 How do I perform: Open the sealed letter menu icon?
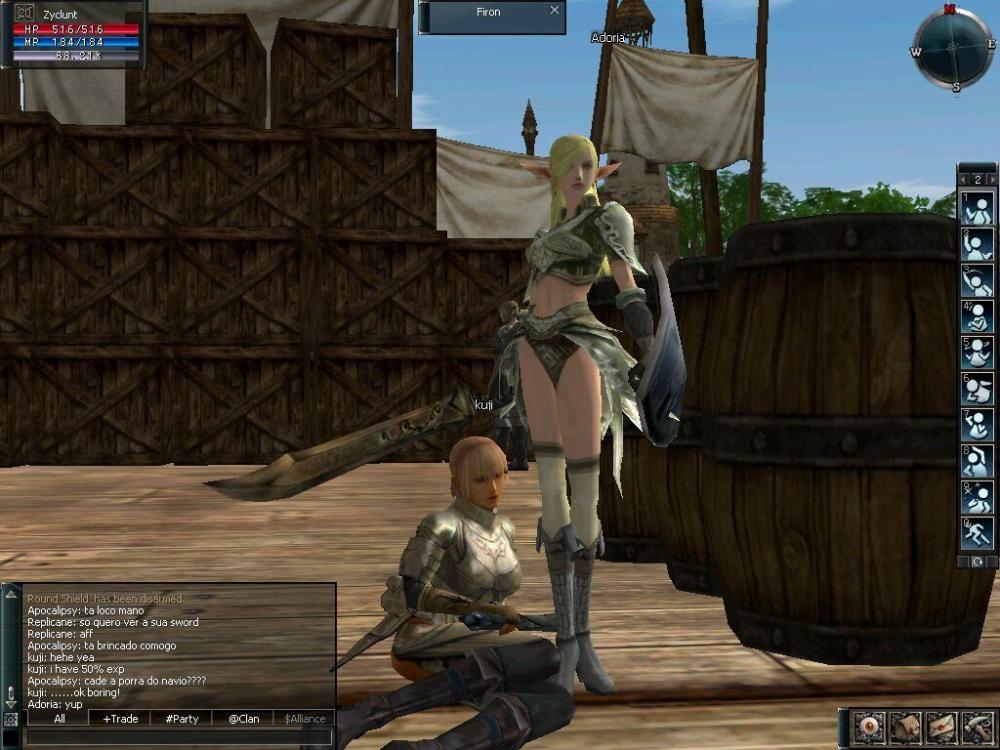940,727
